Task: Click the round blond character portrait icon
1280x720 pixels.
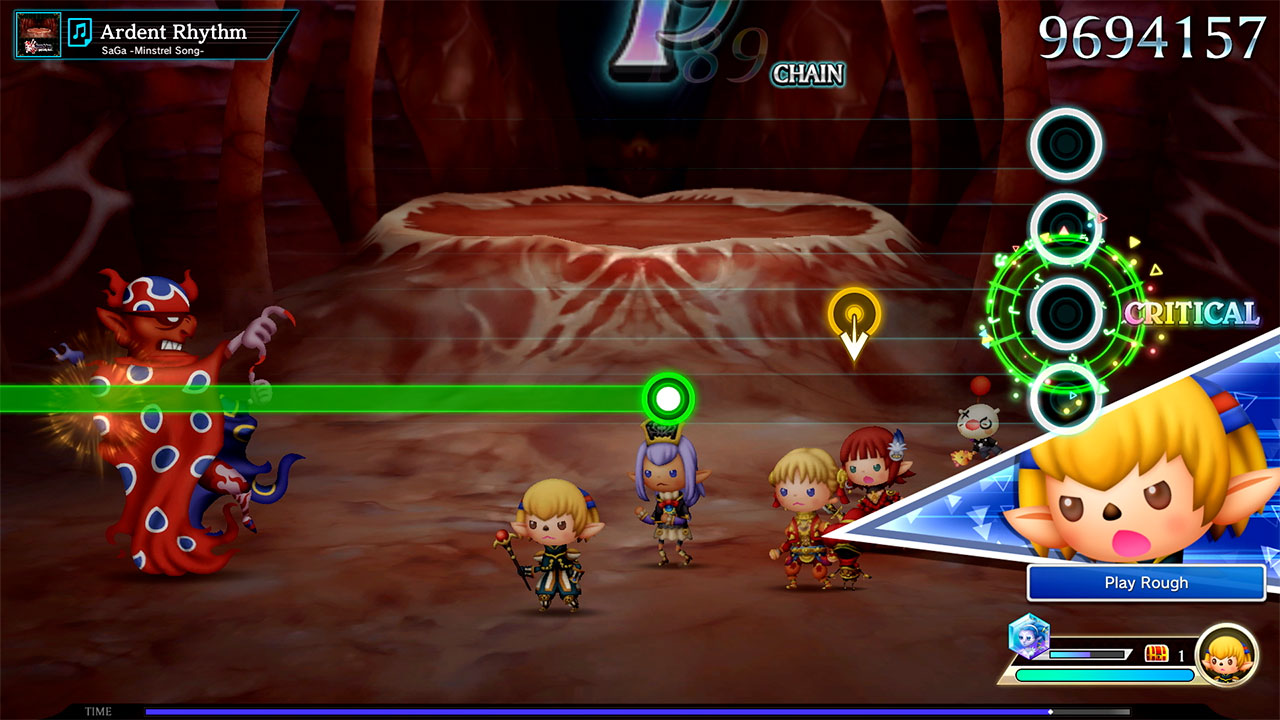Action: [1226, 654]
